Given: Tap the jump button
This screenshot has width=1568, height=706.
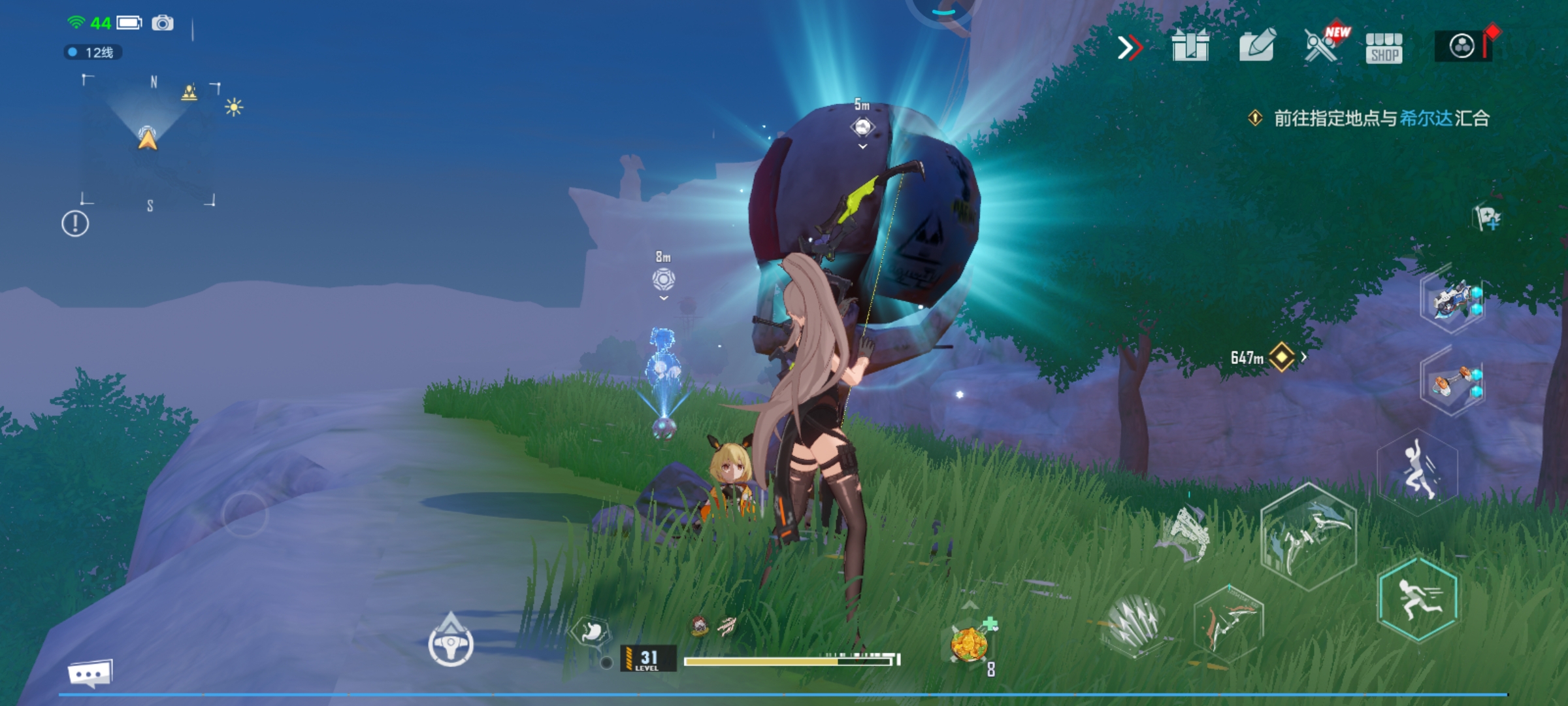Looking at the screenshot, I should (x=1418, y=472).
